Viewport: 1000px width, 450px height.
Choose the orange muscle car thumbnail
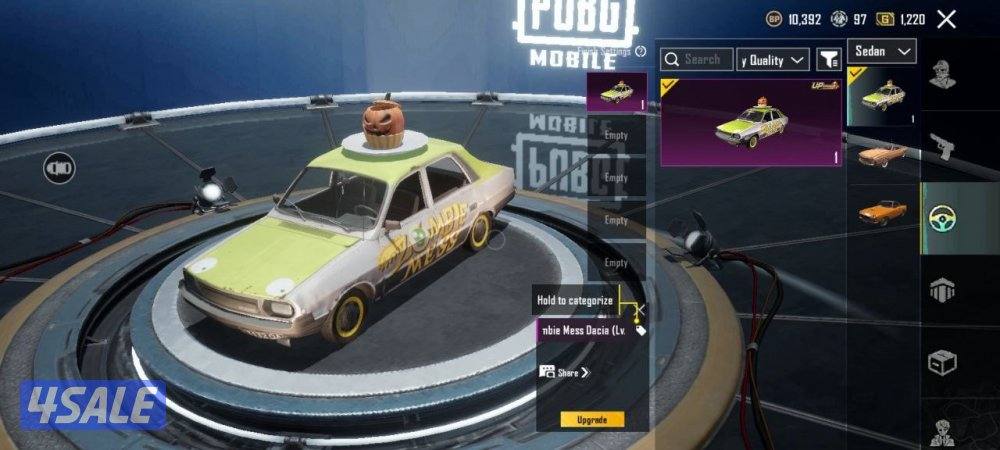[x=882, y=212]
